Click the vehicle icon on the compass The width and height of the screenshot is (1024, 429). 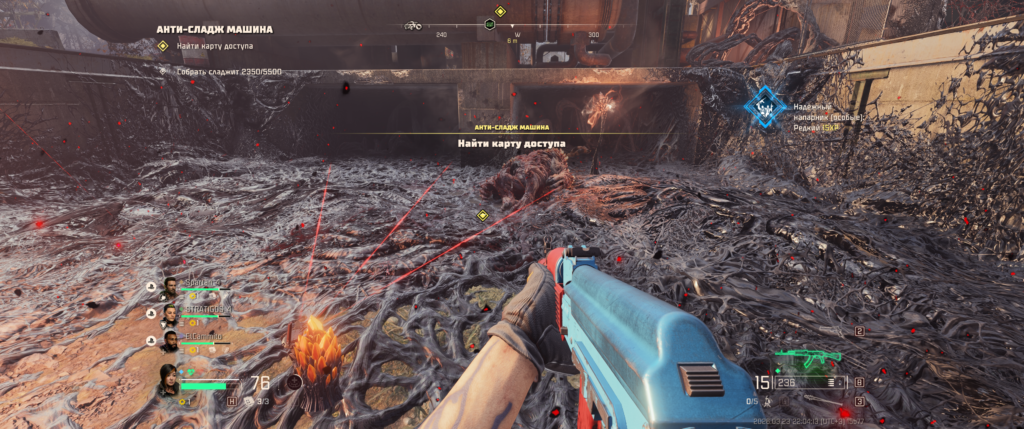tap(413, 25)
